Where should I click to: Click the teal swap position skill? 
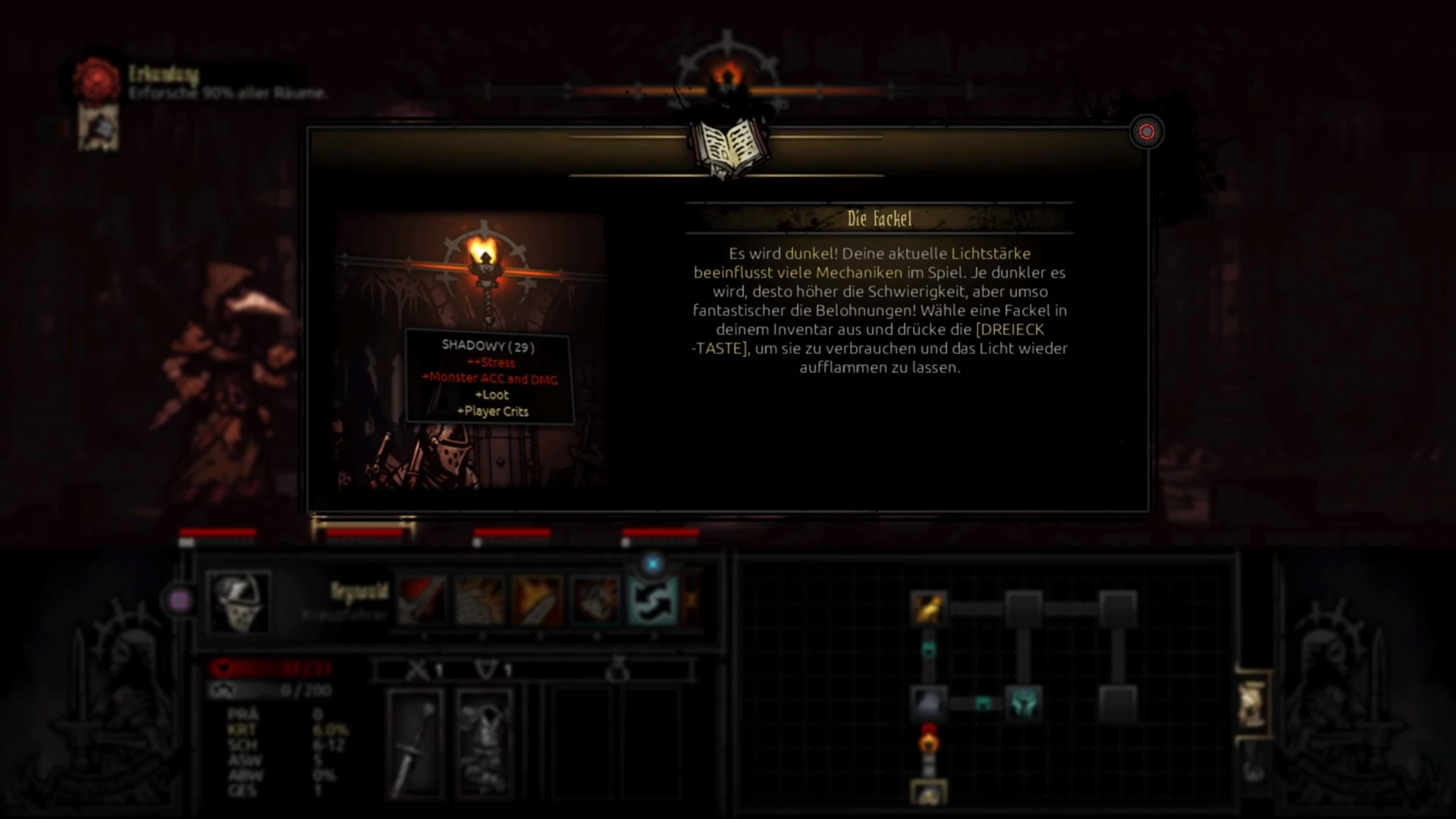click(x=653, y=600)
